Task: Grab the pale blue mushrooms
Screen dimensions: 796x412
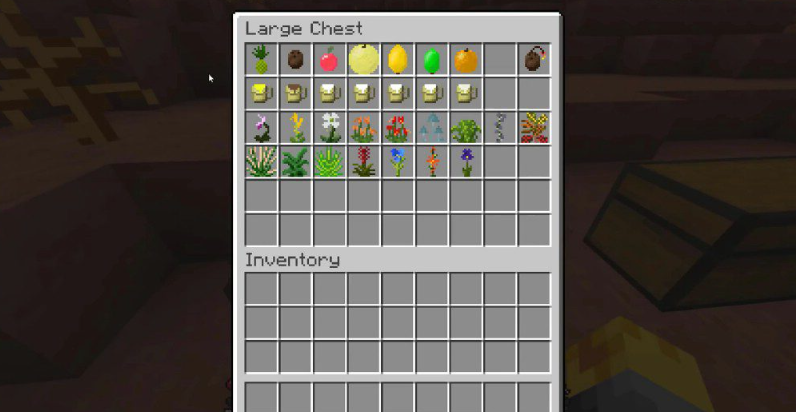Action: click(x=431, y=128)
